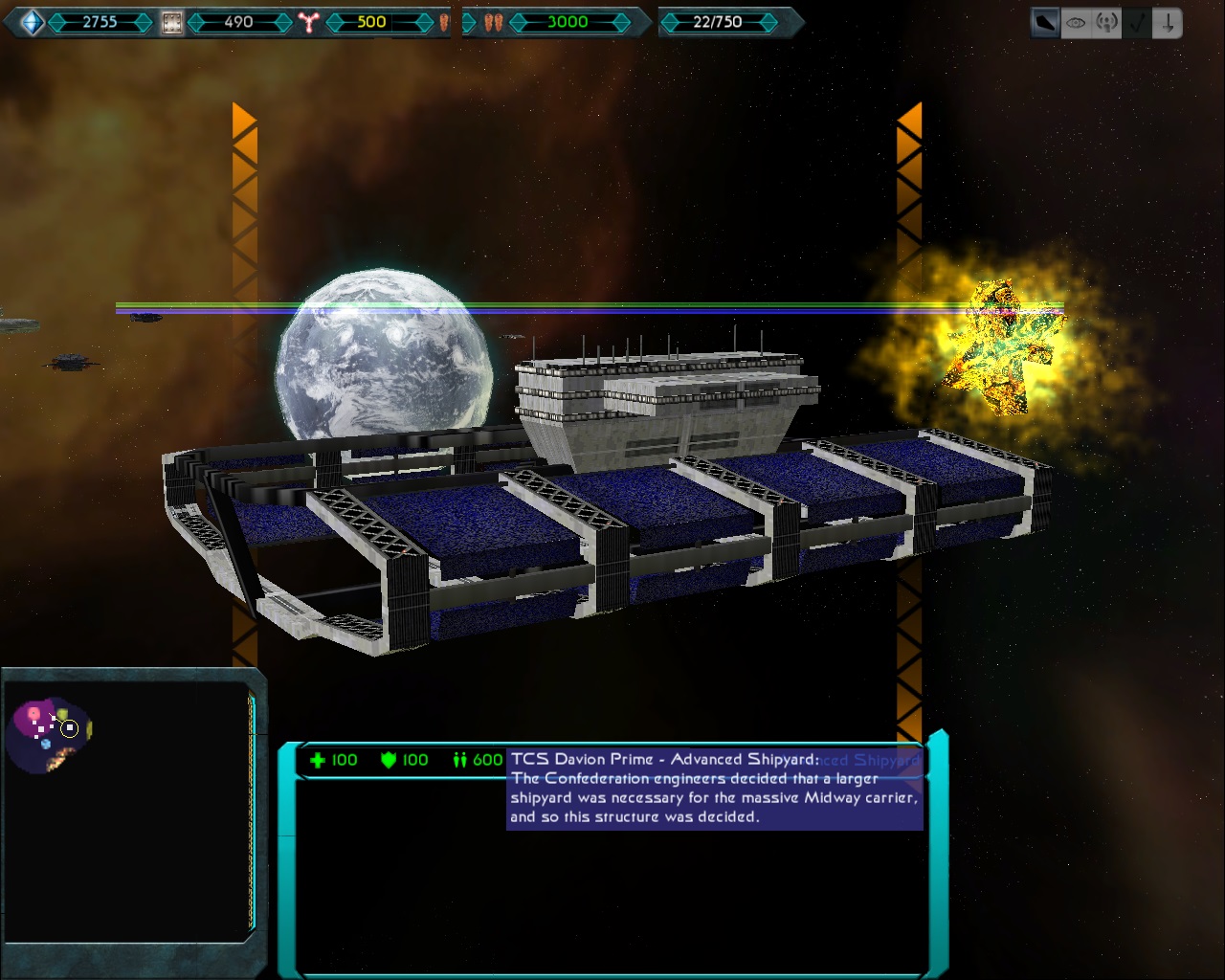Select the ship silhouette toolbar button
The width and height of the screenshot is (1225, 980).
click(1045, 23)
